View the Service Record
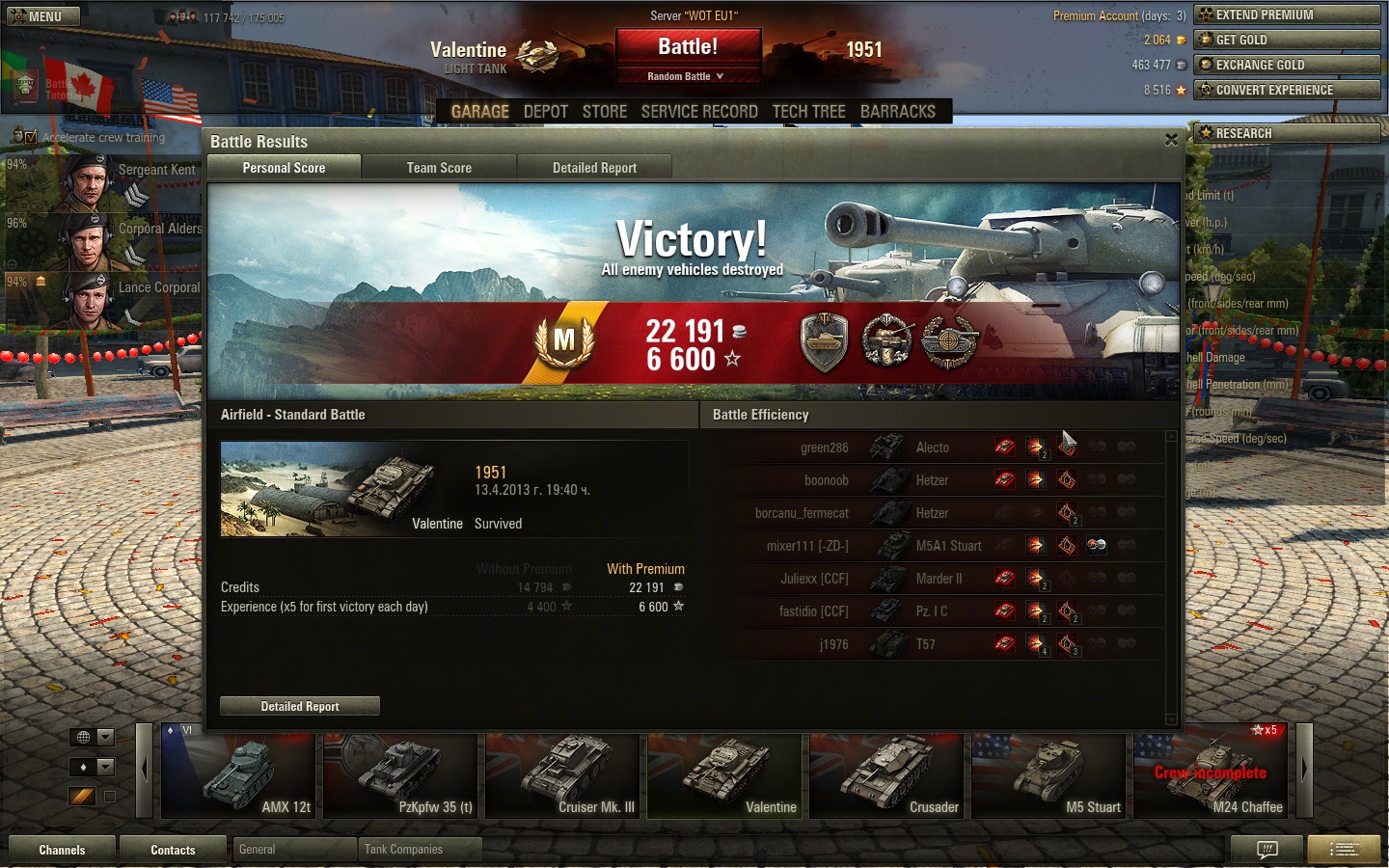Image resolution: width=1389 pixels, height=868 pixels. [x=699, y=112]
